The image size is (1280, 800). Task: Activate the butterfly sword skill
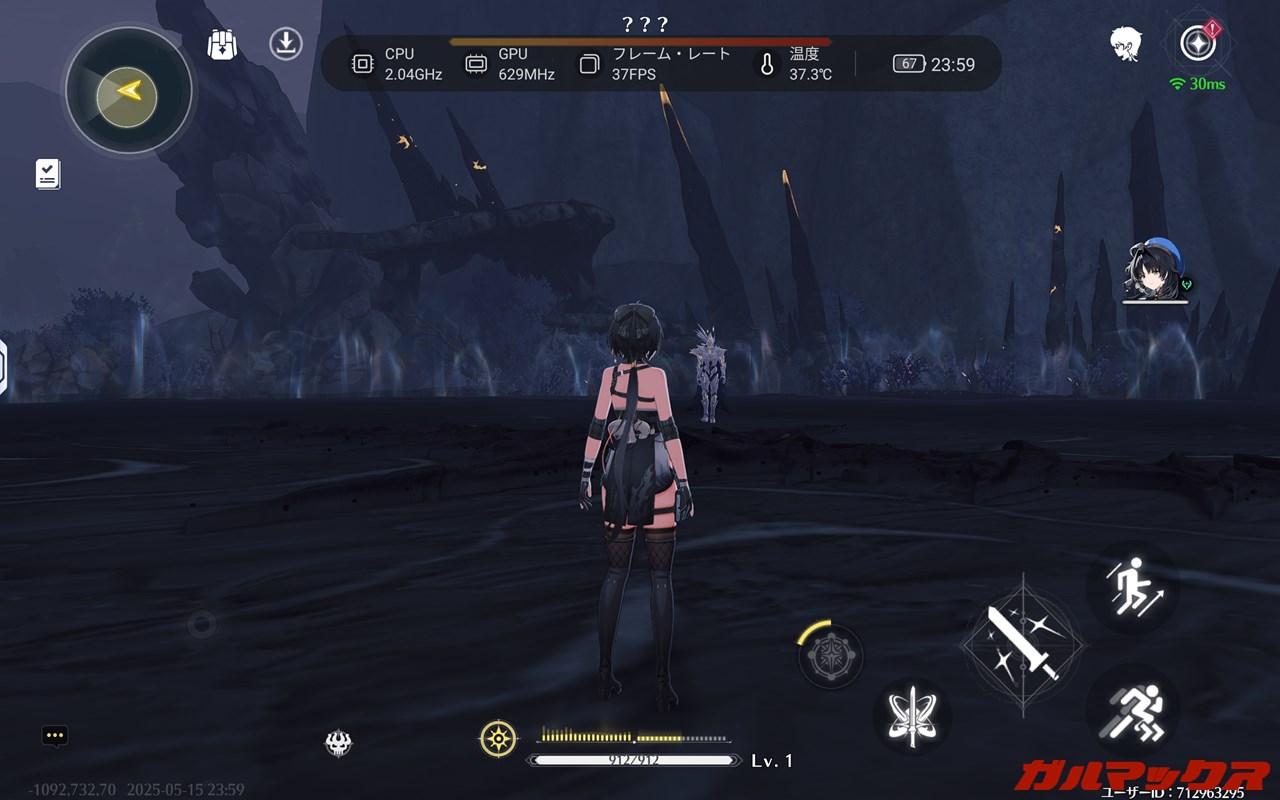pos(912,716)
